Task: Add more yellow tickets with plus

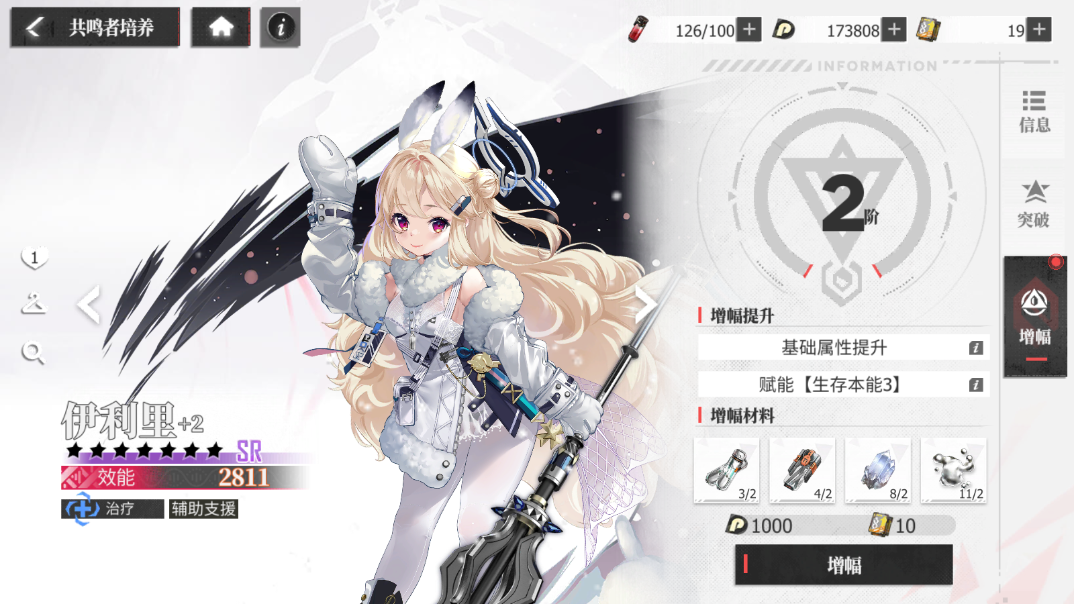Action: click(1039, 30)
